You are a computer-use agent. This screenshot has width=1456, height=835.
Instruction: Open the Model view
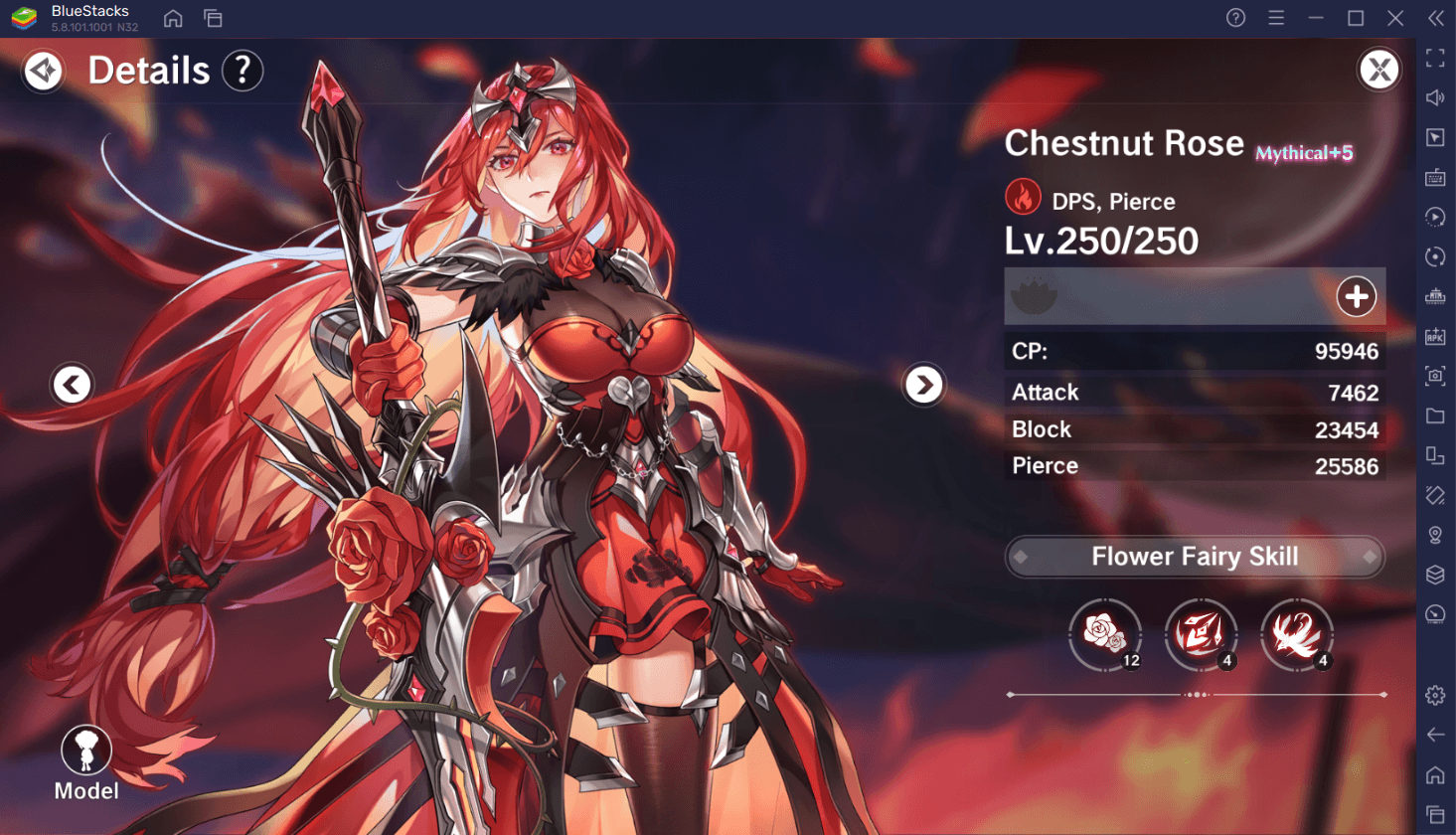tap(86, 762)
